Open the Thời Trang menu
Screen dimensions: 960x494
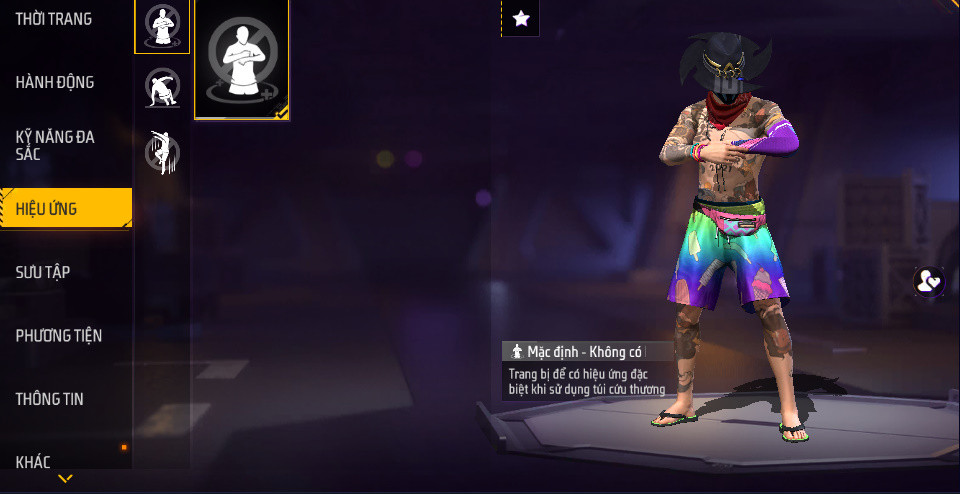point(54,19)
